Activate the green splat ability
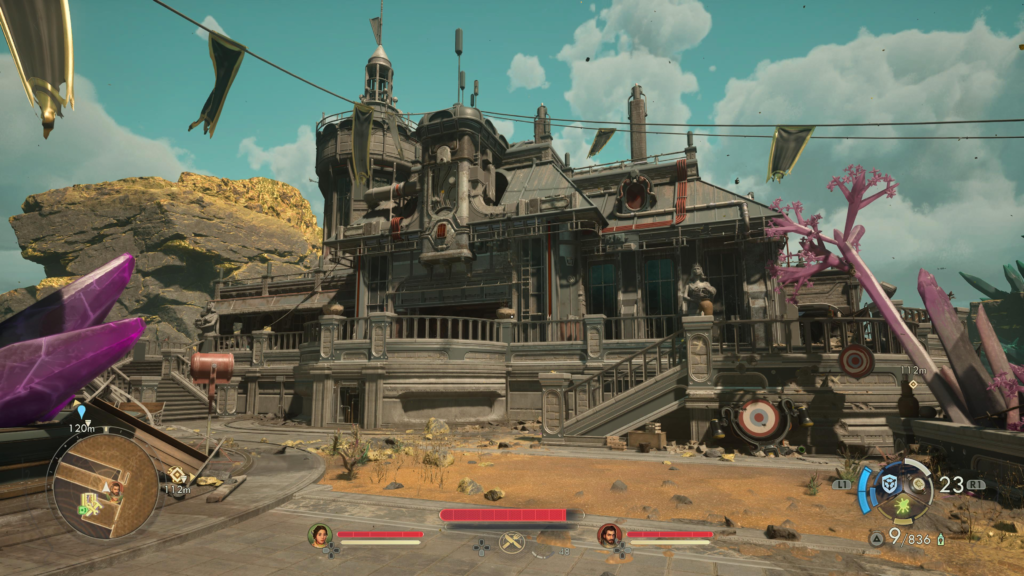Screen dimensions: 1024x576 tap(901, 508)
